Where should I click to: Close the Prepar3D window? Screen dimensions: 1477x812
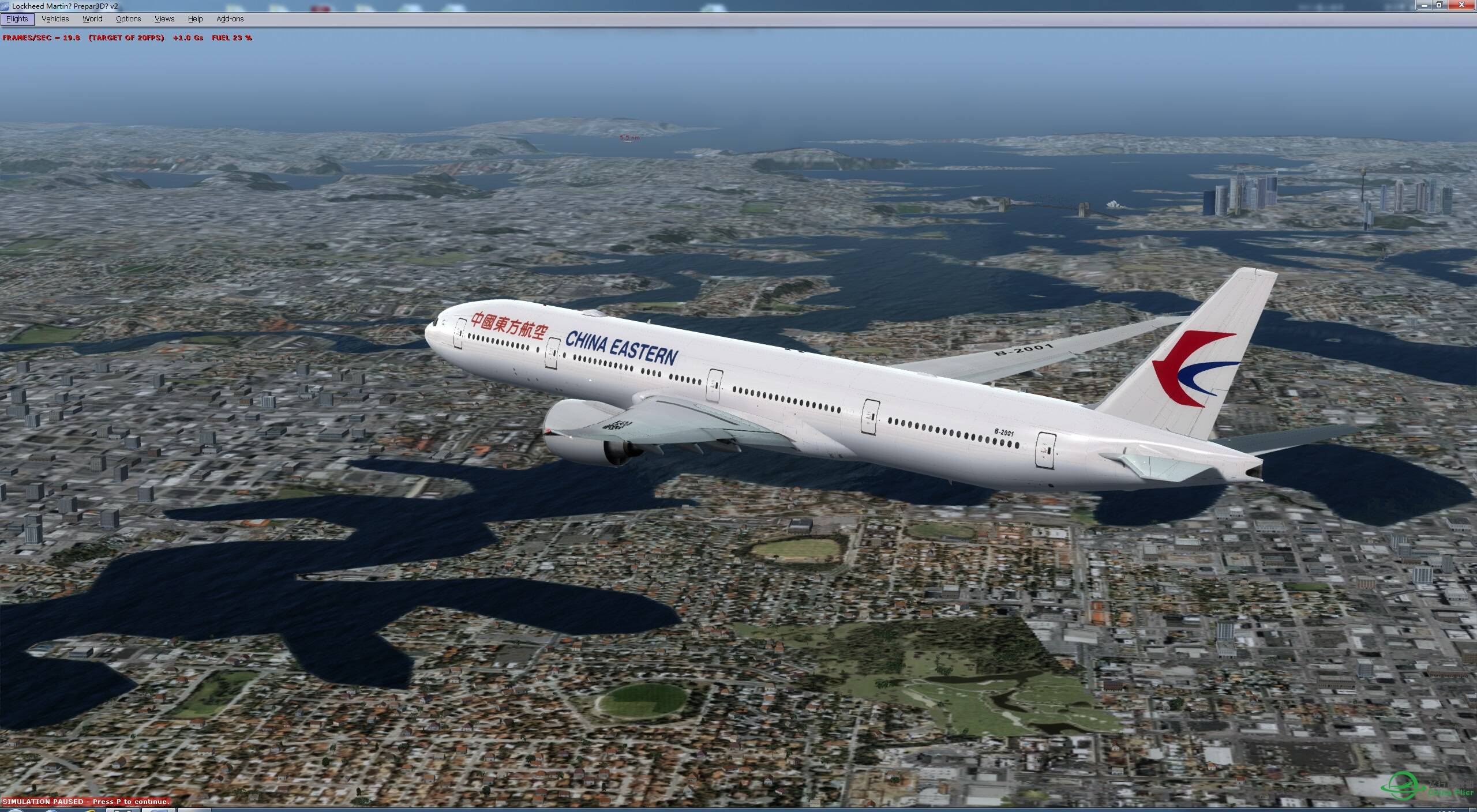coord(1463,5)
